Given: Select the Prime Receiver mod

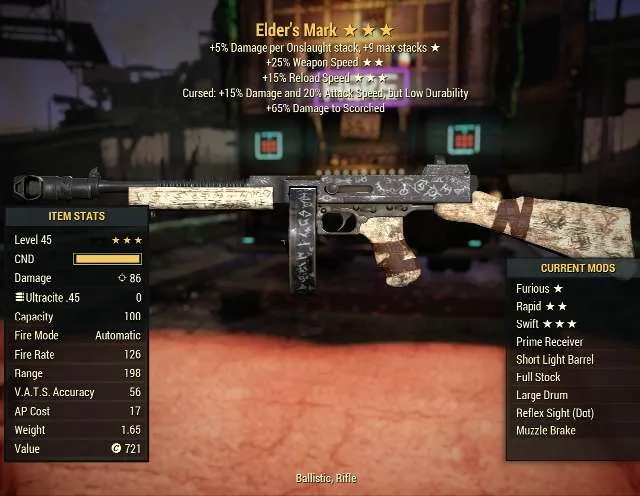Looking at the screenshot, I should click(550, 342).
